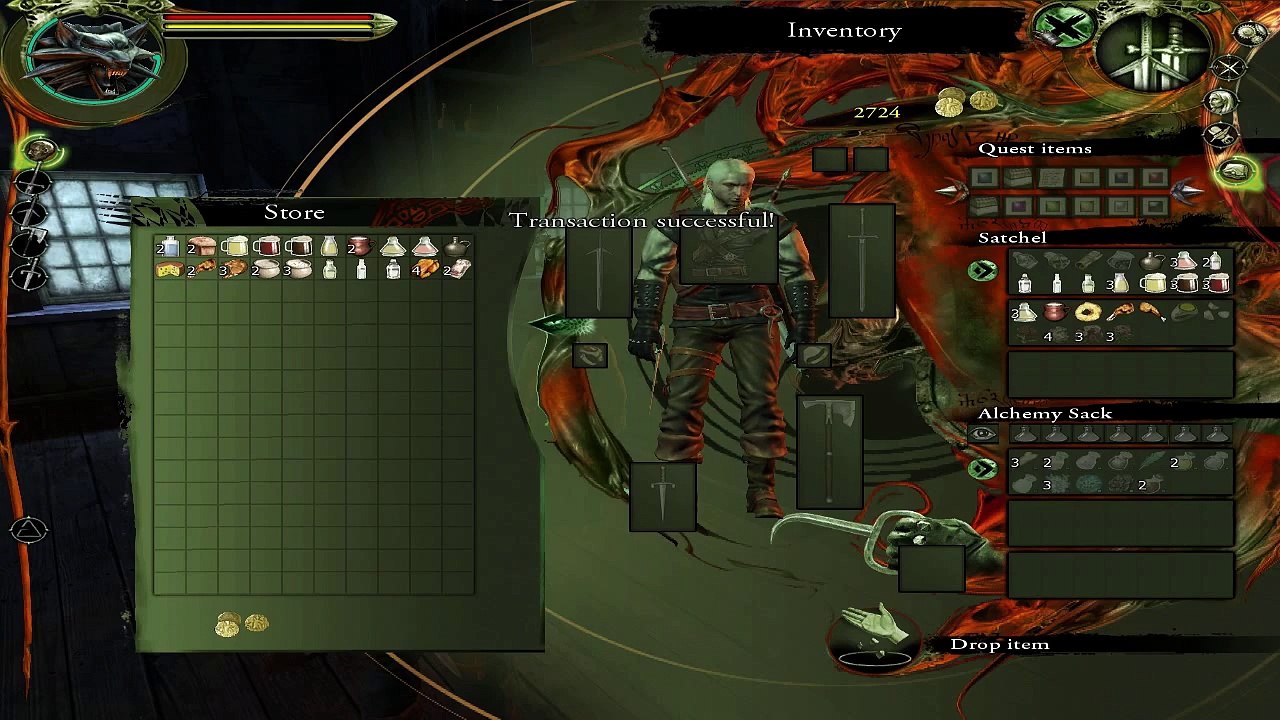Click the Drop item hand icon
Viewport: 1280px width, 720px height.
876,636
